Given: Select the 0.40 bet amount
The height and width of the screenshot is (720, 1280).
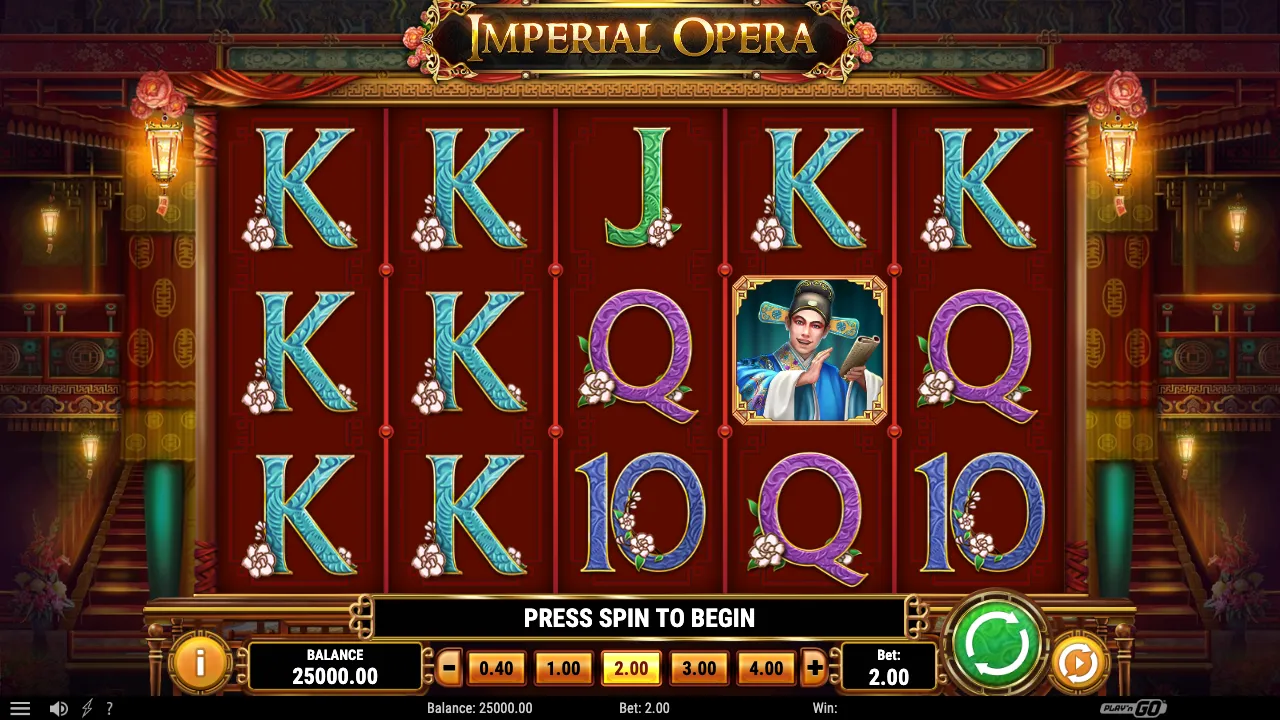Looking at the screenshot, I should pyautogui.click(x=496, y=668).
